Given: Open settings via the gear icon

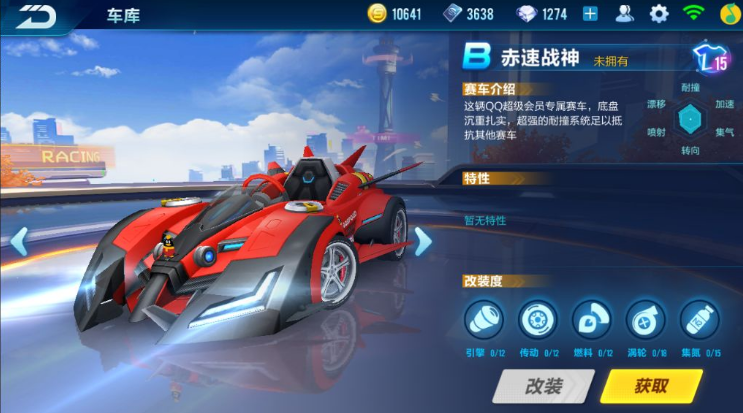Looking at the screenshot, I should (659, 14).
